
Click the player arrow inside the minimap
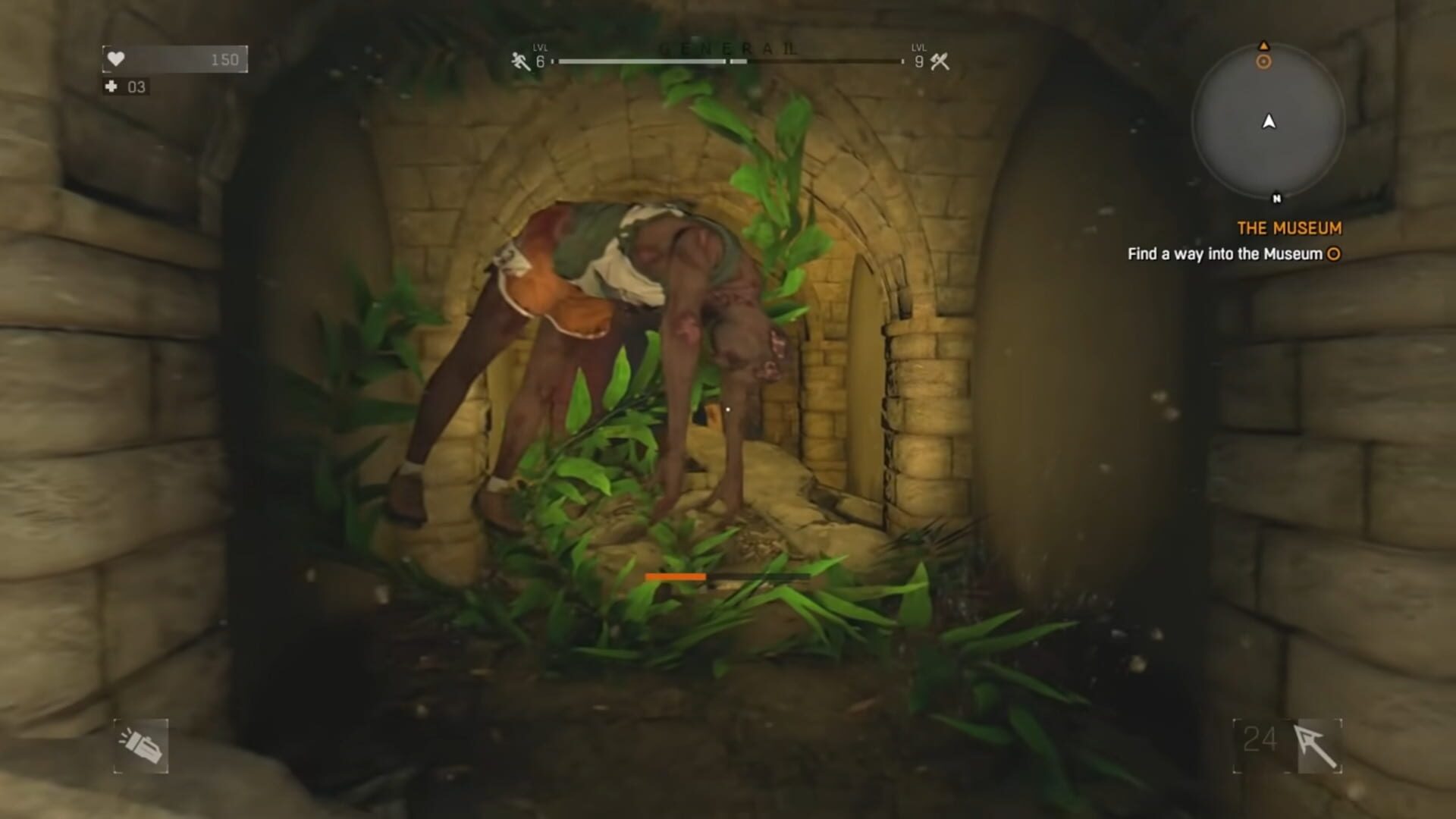[1269, 120]
